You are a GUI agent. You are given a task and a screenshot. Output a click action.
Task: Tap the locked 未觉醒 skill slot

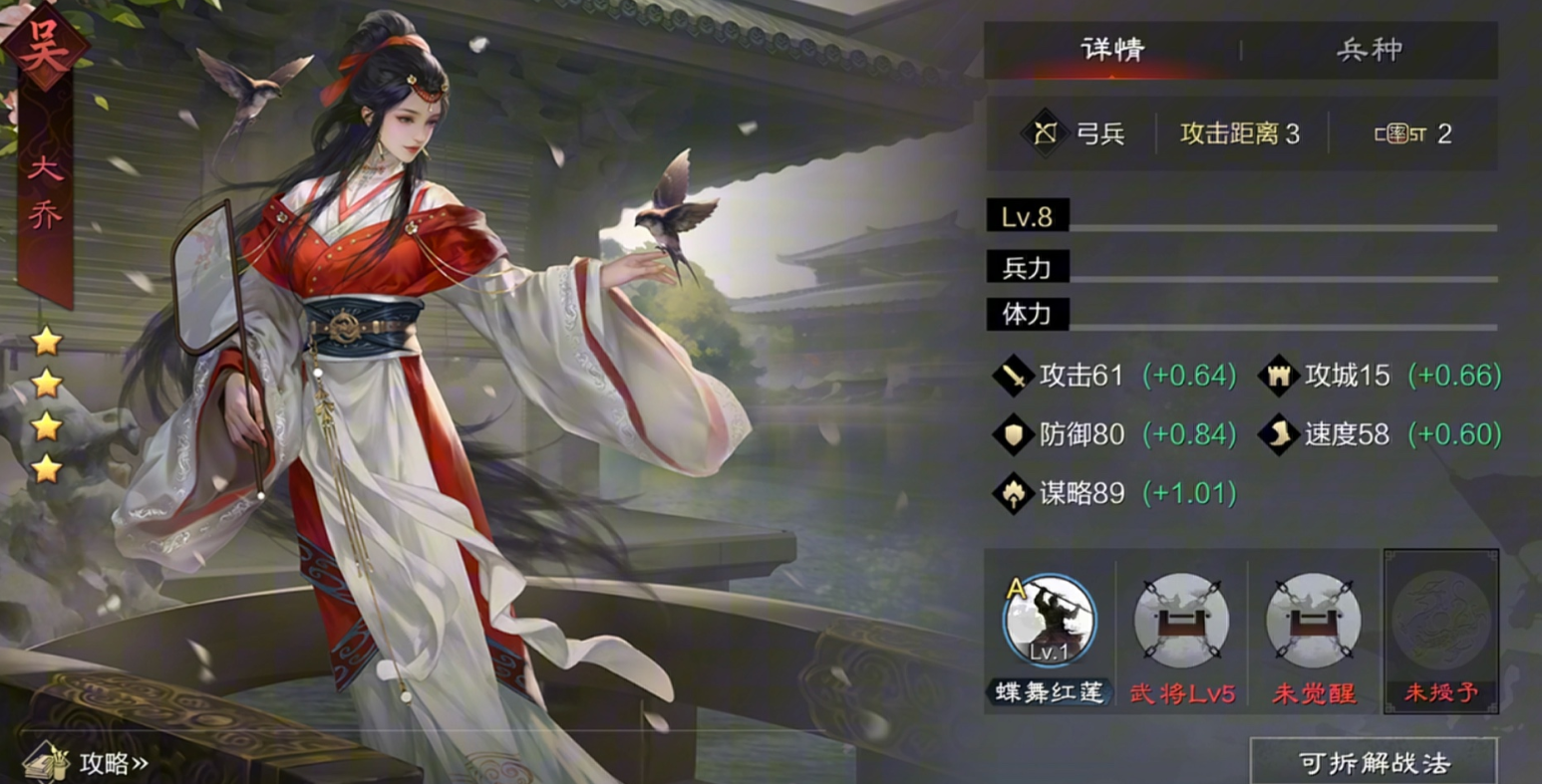(x=1313, y=622)
